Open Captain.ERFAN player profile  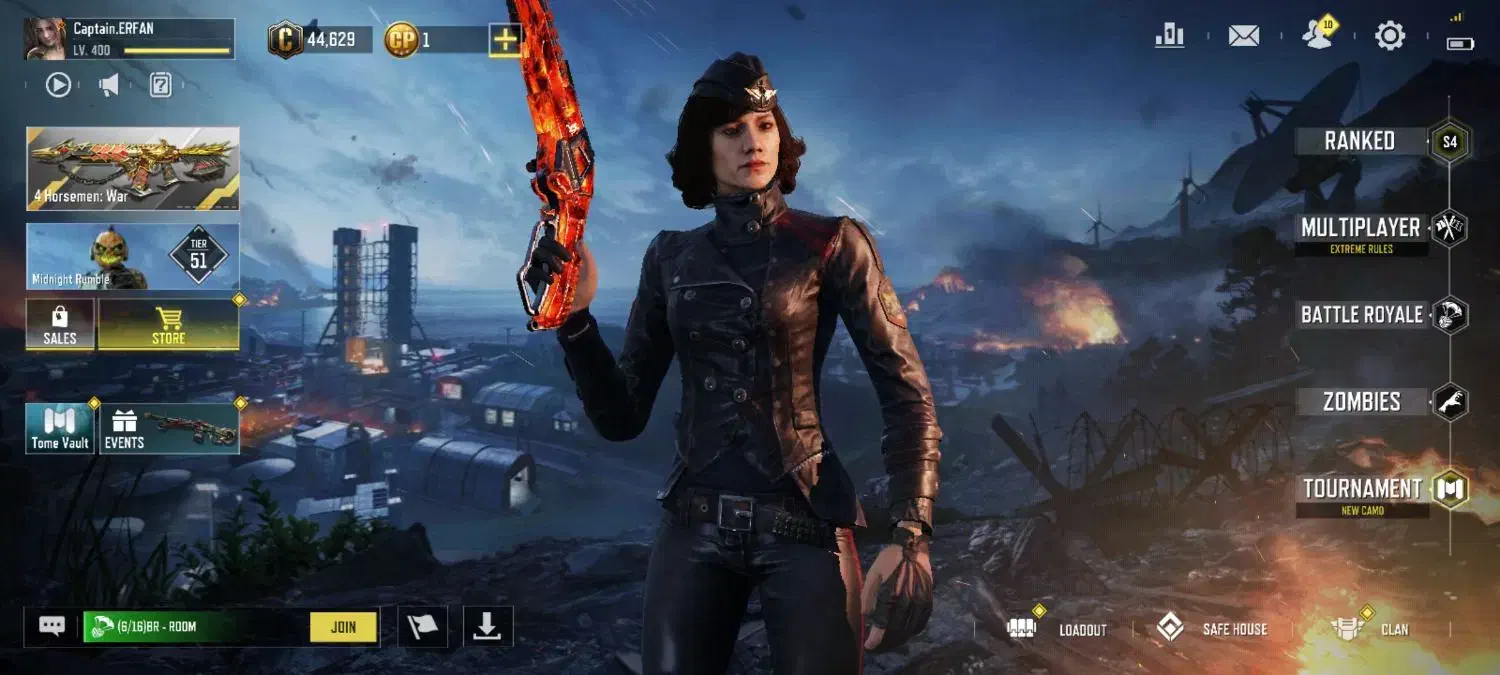coord(128,38)
